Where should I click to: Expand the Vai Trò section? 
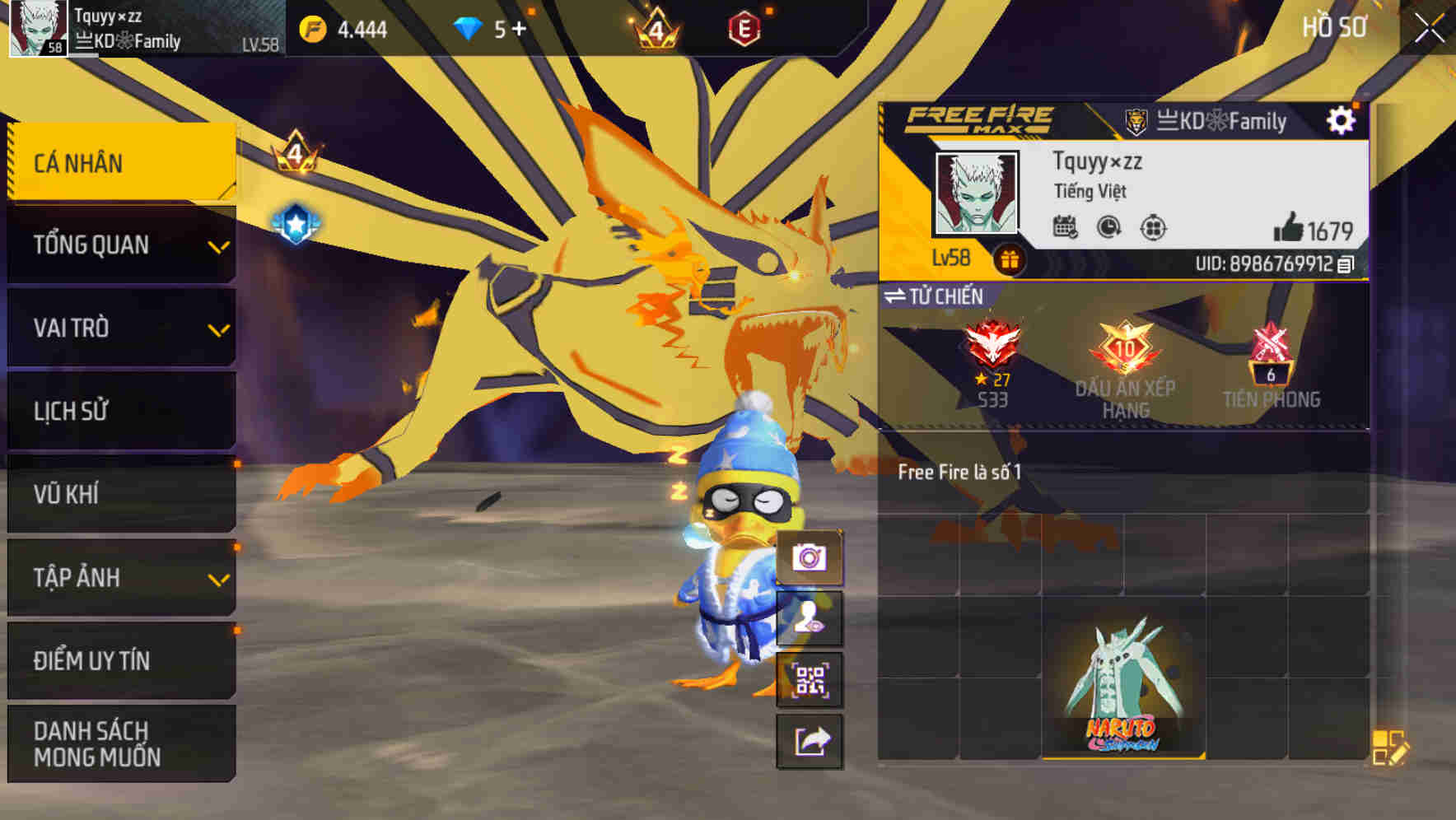pyautogui.click(x=119, y=328)
